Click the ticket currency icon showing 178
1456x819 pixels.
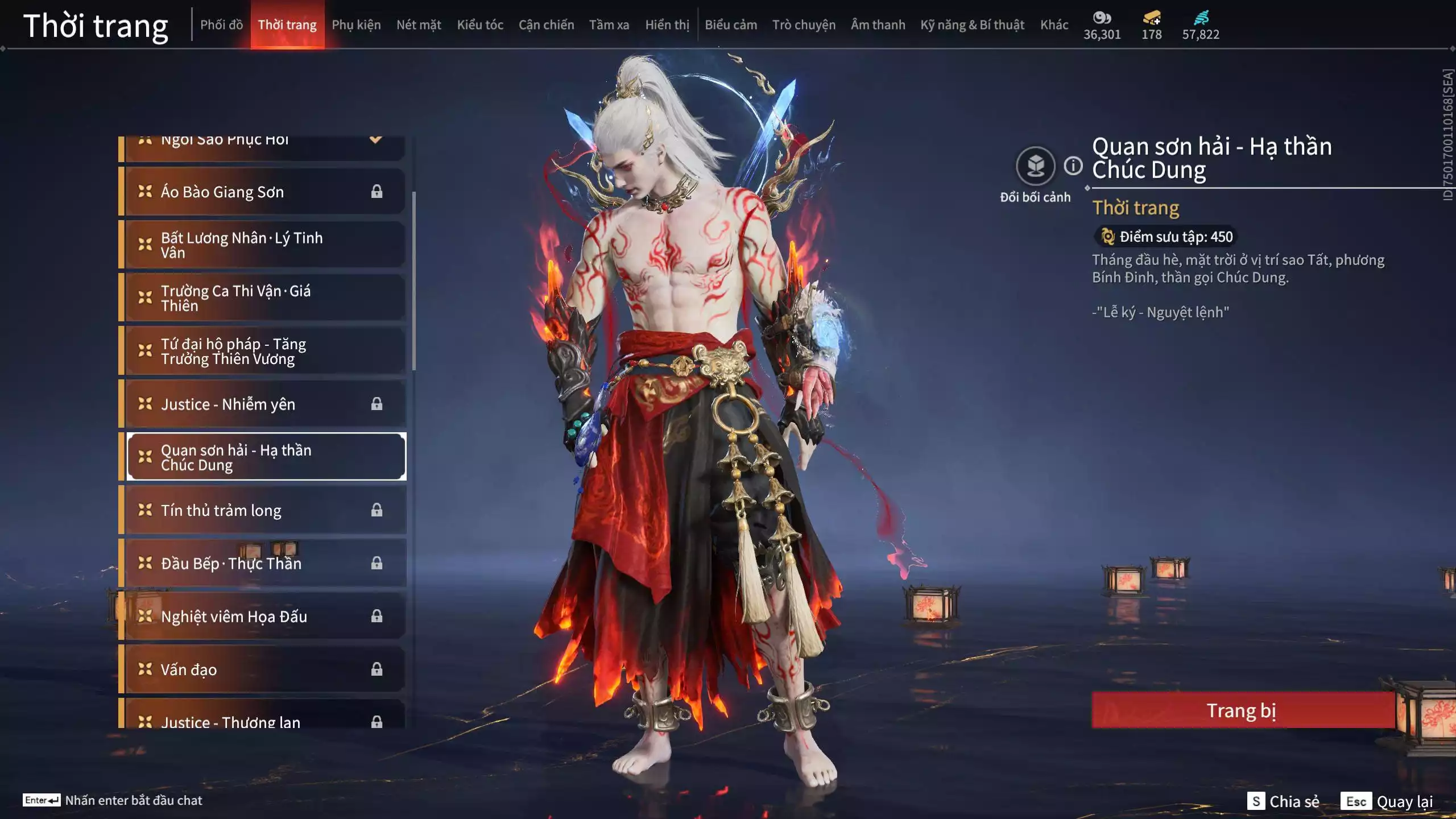1150,18
